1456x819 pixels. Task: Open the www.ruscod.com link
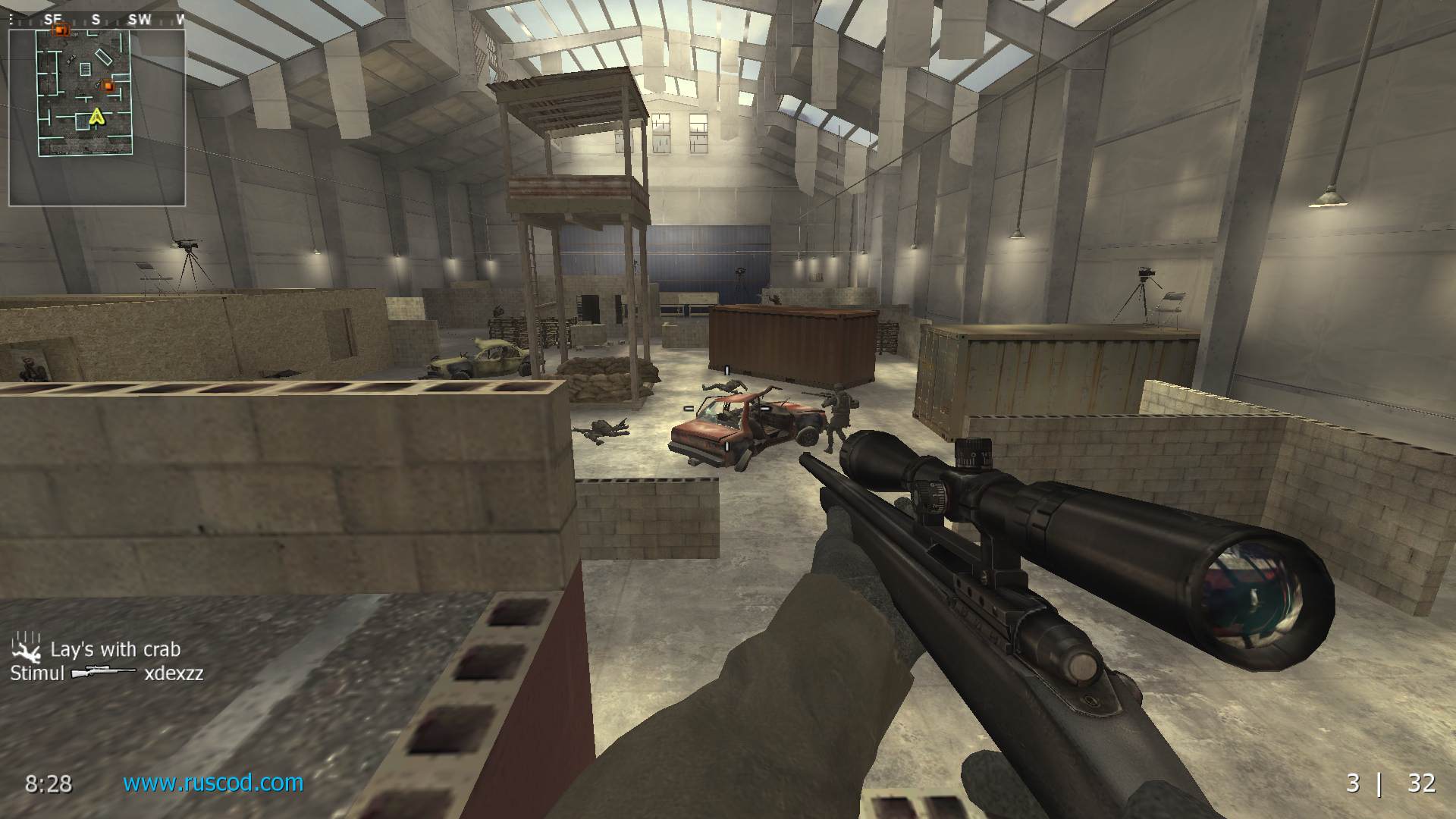click(x=213, y=783)
